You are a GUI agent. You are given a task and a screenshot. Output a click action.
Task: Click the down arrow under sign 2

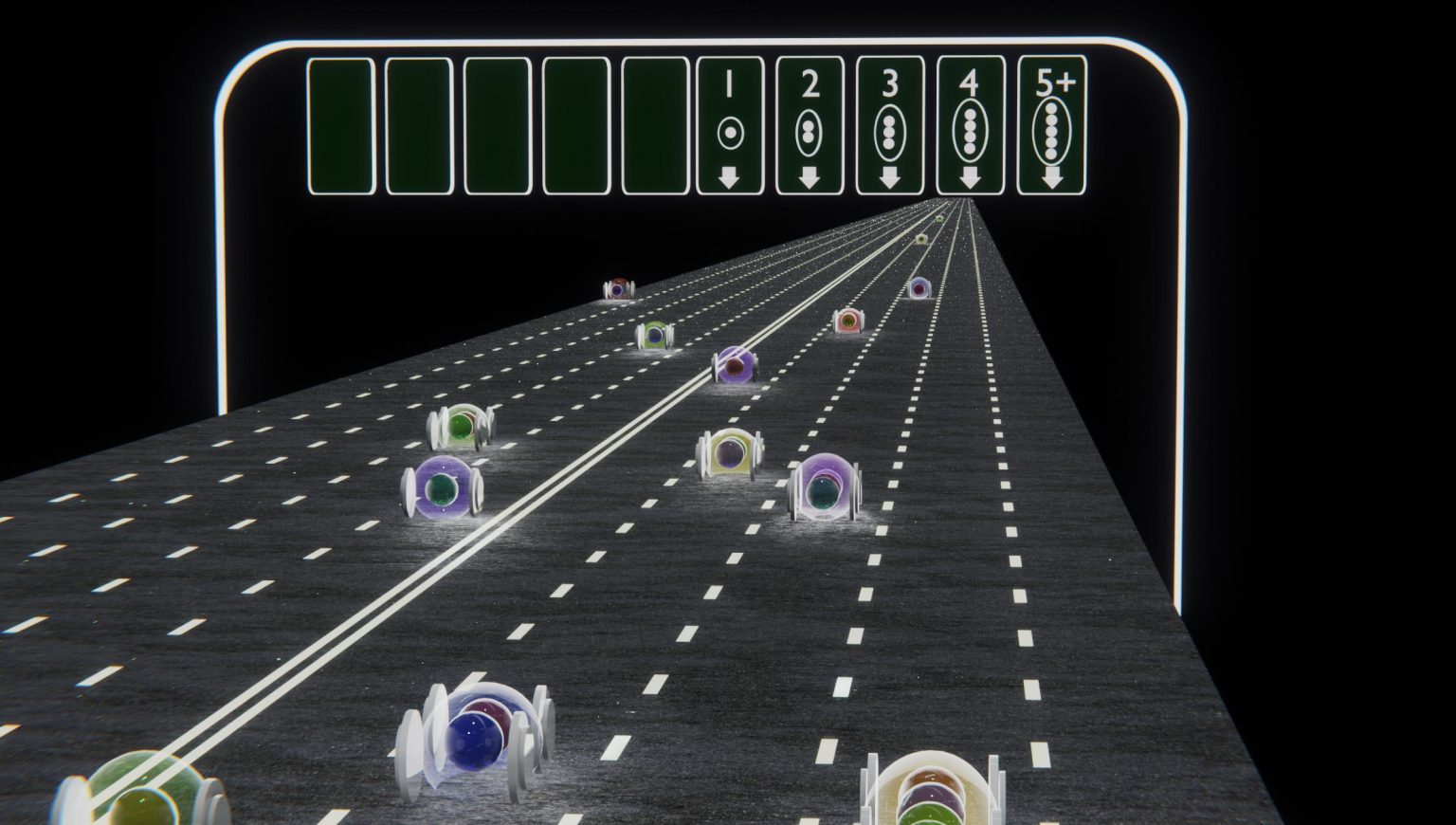coord(809,175)
